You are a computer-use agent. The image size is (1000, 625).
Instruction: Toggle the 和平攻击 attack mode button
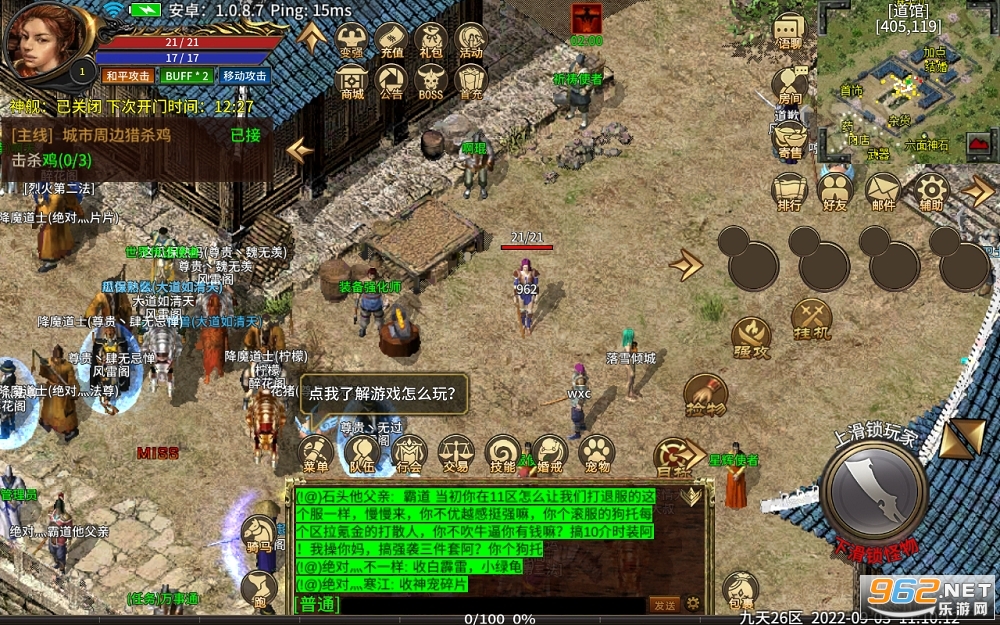coord(127,76)
